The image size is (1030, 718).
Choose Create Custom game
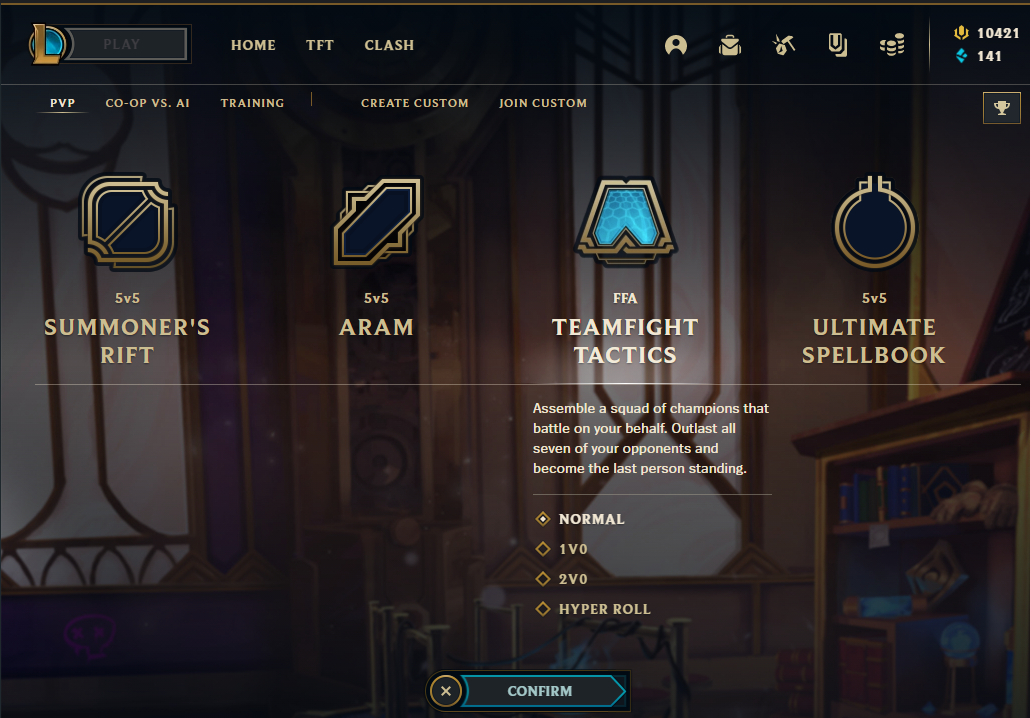414,103
